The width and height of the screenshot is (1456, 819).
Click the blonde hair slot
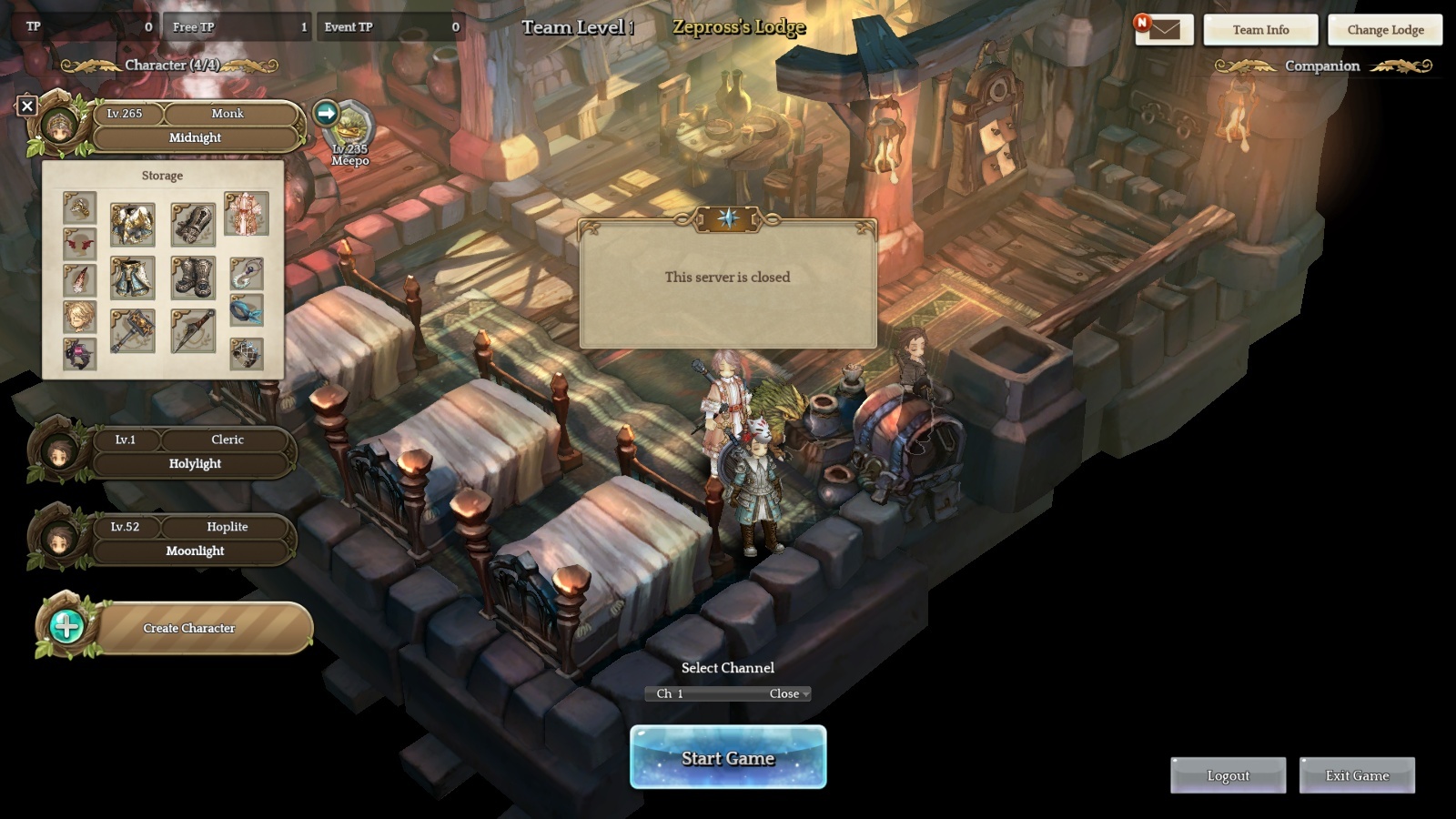(x=80, y=317)
